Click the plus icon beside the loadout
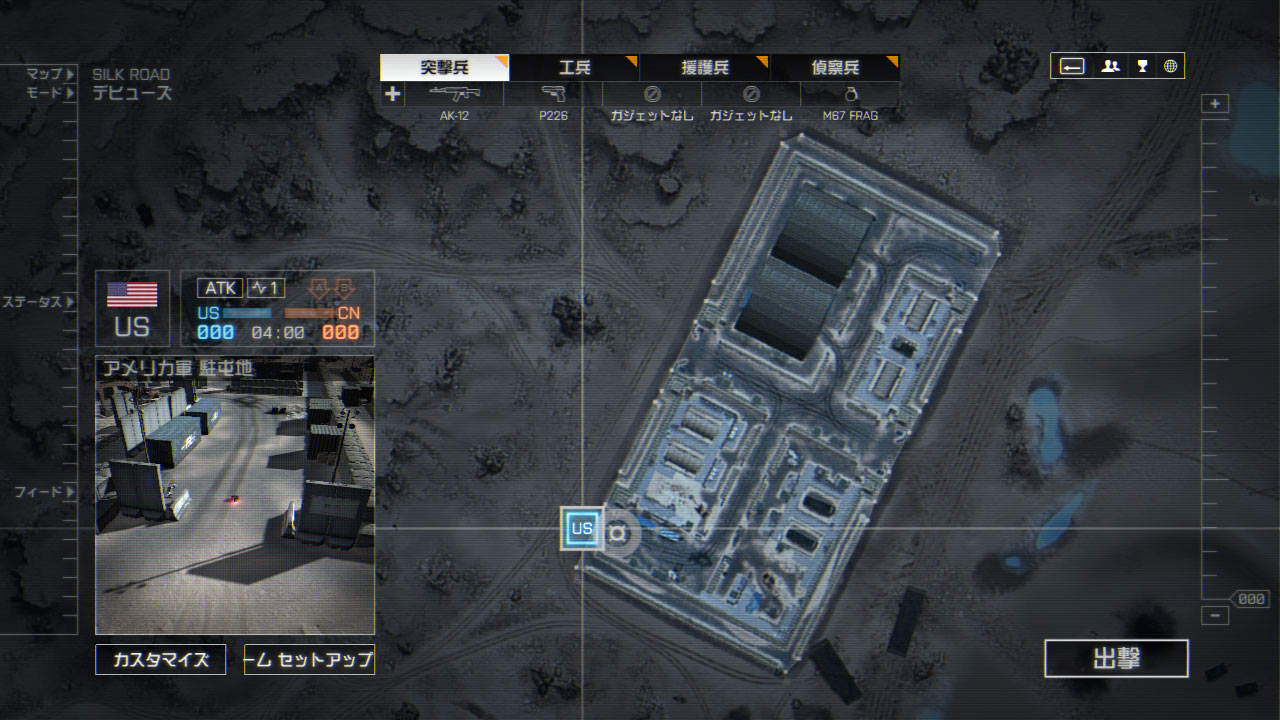 click(x=393, y=94)
